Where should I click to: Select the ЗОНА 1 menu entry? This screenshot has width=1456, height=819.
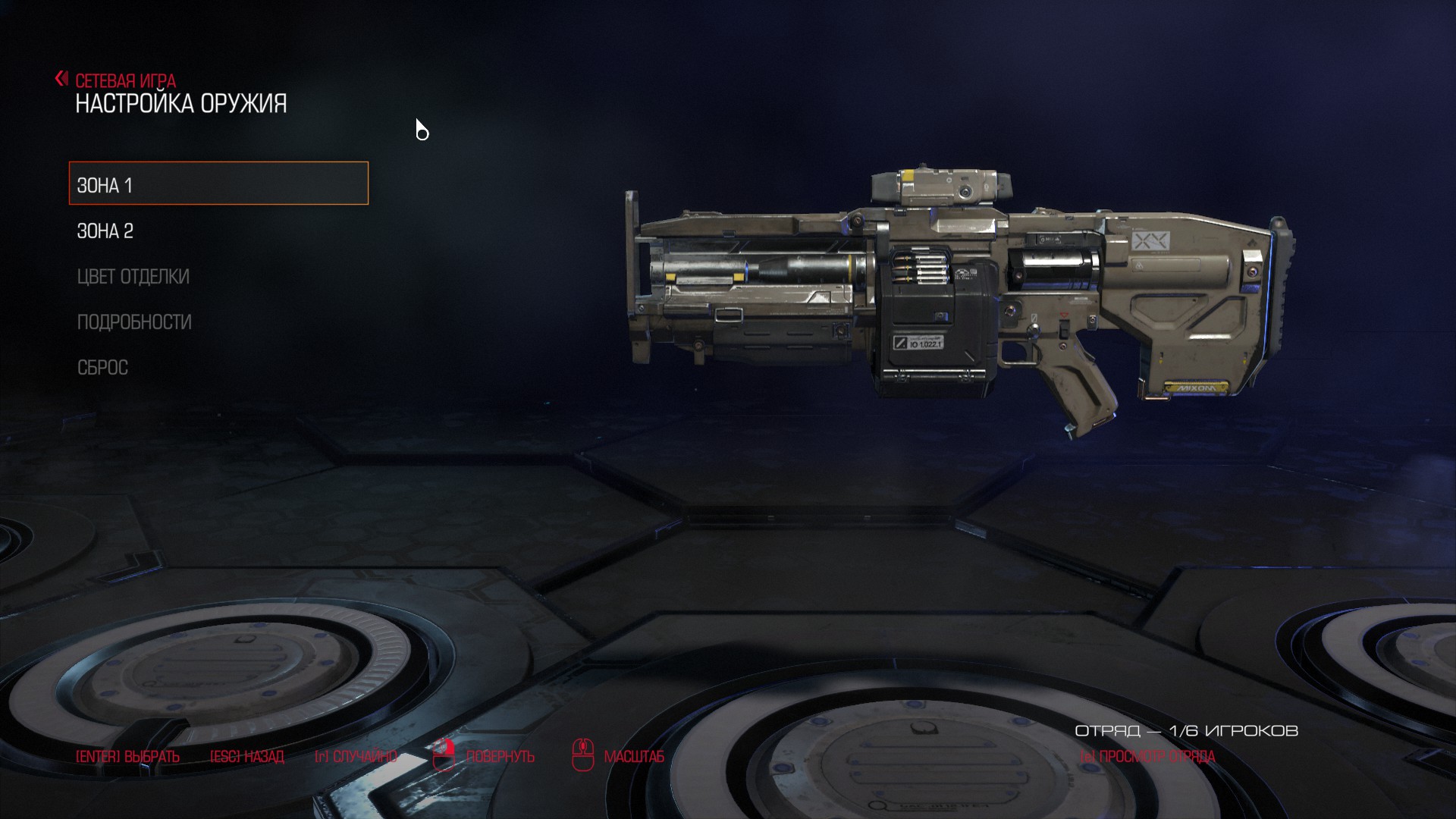[218, 184]
